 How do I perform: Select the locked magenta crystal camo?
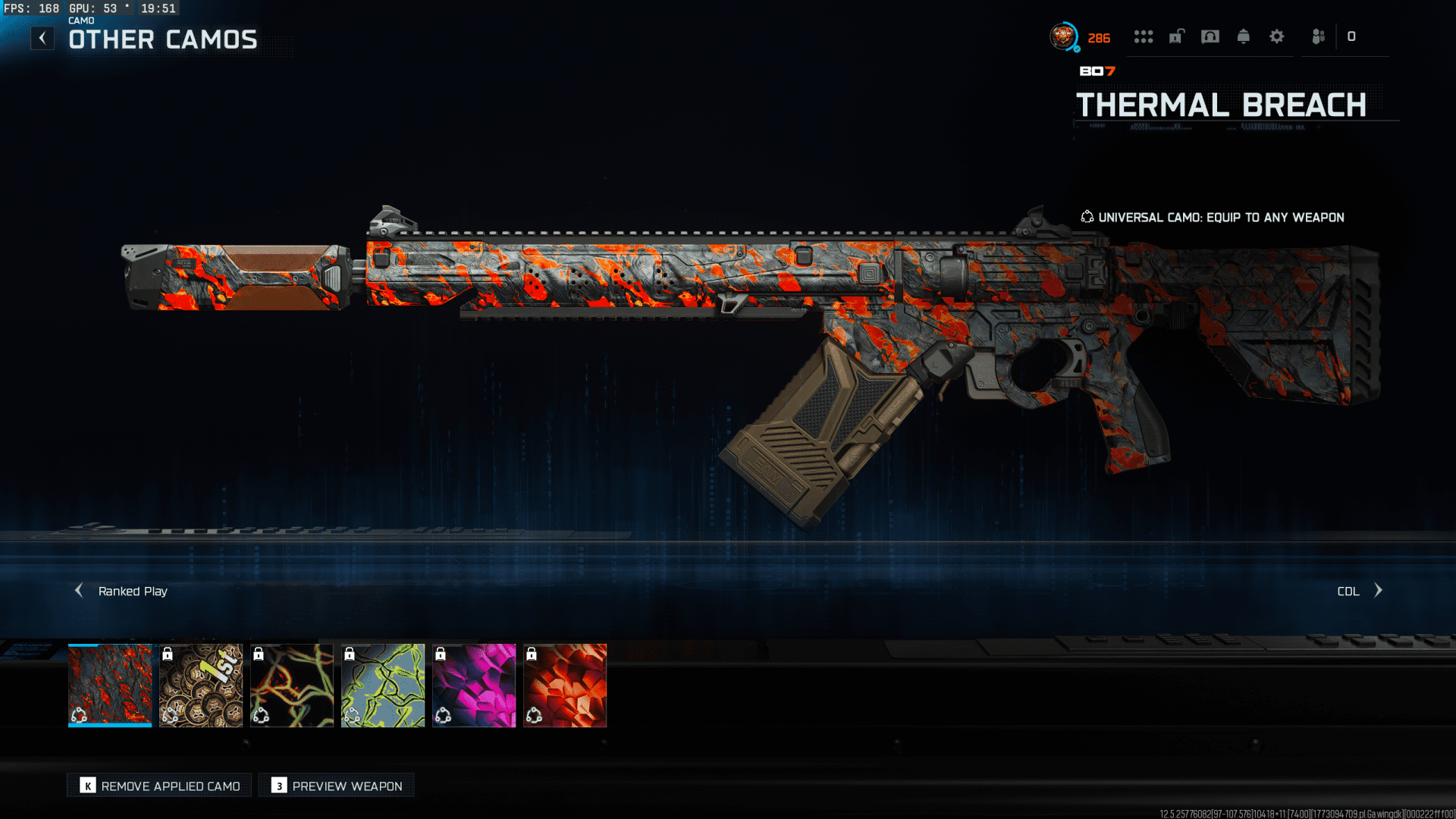(474, 685)
